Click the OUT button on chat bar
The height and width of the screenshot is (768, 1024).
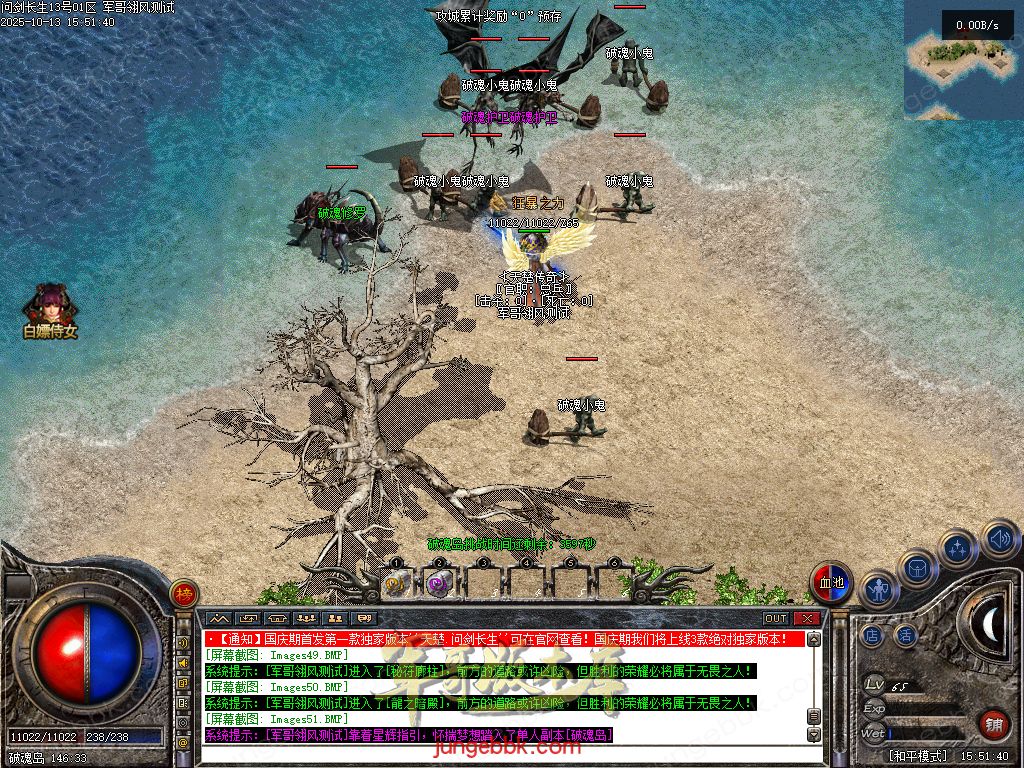(776, 618)
